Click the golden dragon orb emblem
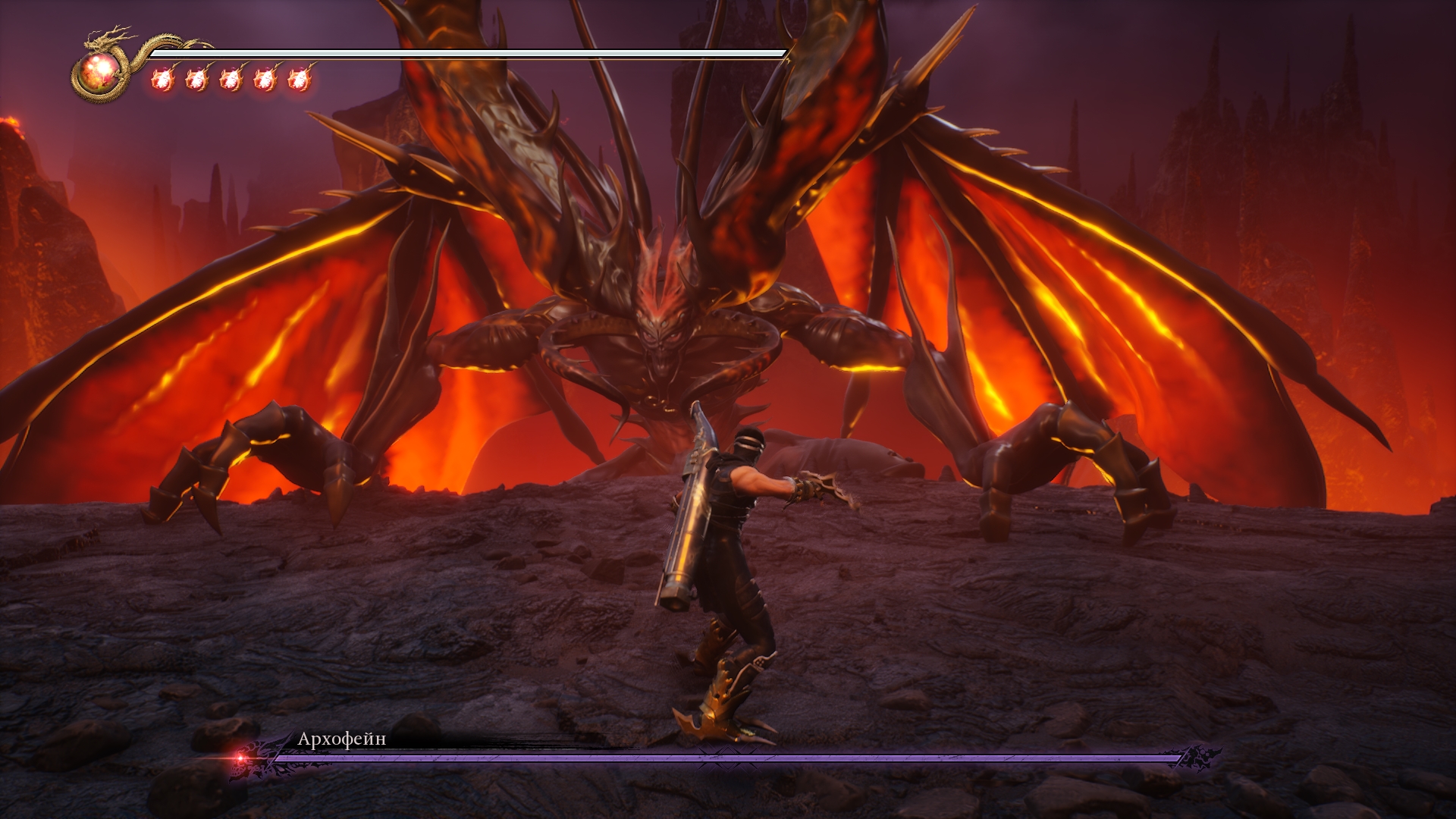The height and width of the screenshot is (819, 1456). click(99, 73)
